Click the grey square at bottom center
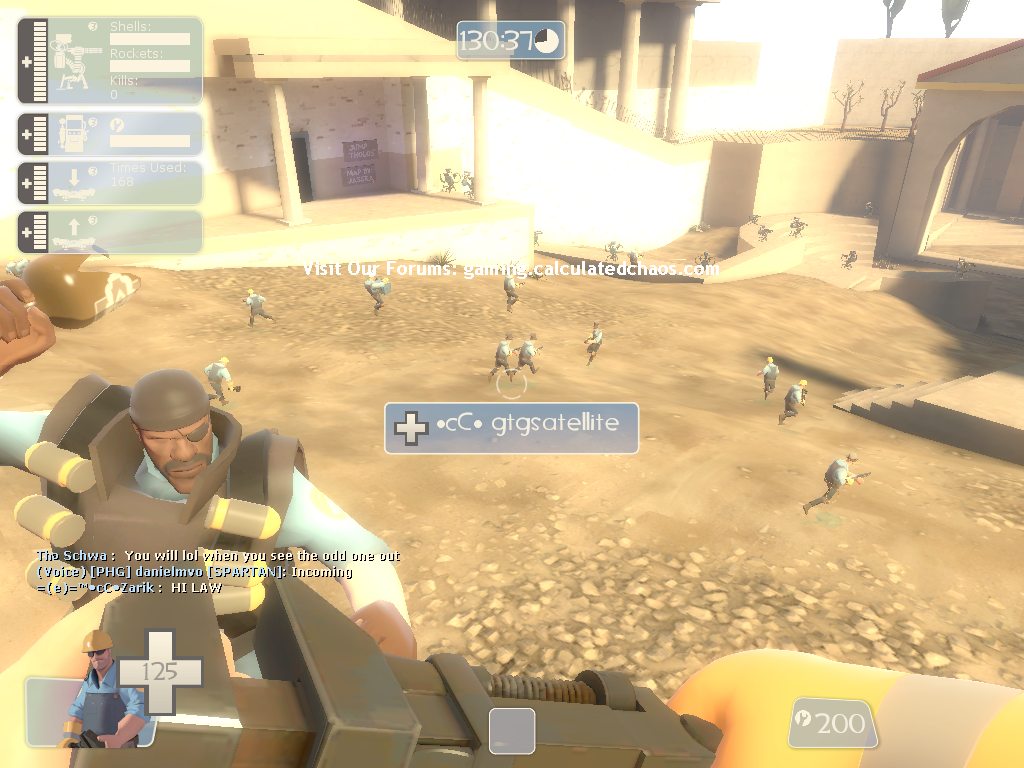Screen dimensions: 1024x768 click(x=511, y=731)
